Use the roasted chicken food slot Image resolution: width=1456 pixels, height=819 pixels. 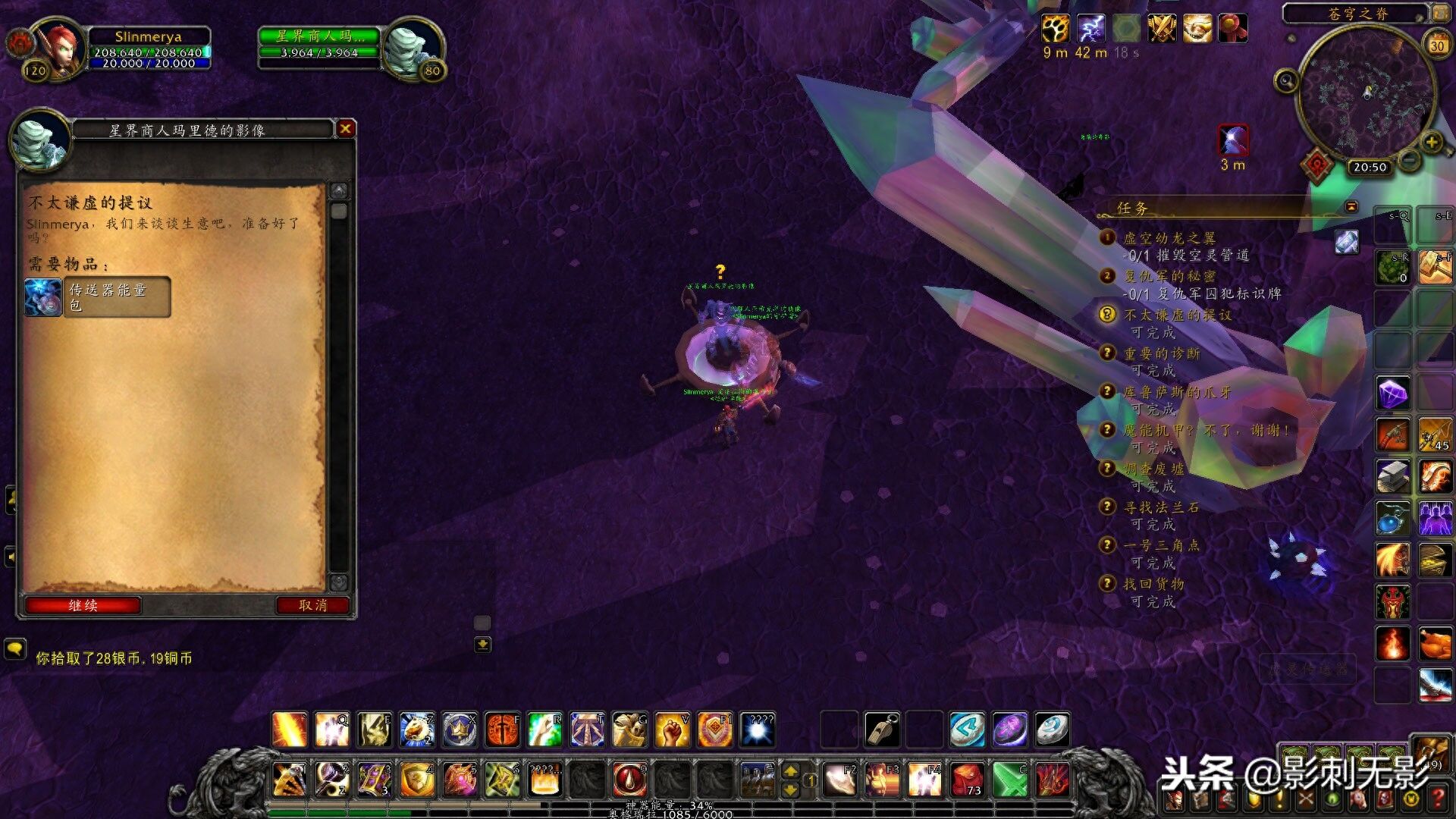tap(1435, 645)
